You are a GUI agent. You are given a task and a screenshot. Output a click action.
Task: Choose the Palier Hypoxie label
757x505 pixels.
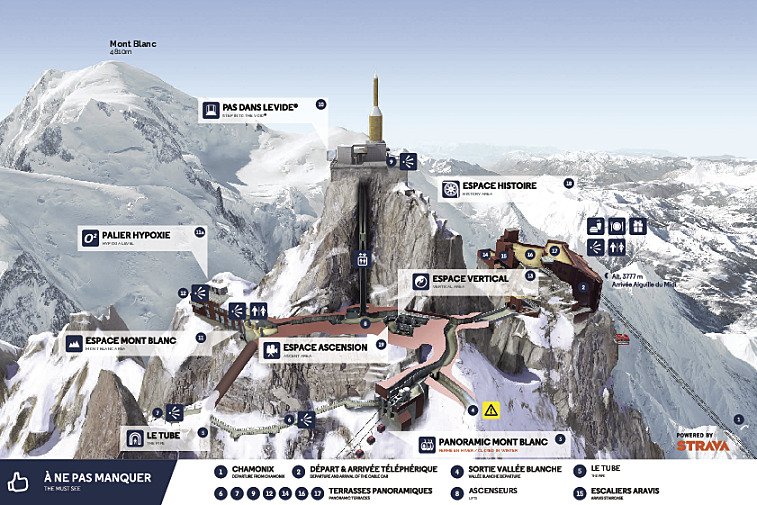click(134, 237)
